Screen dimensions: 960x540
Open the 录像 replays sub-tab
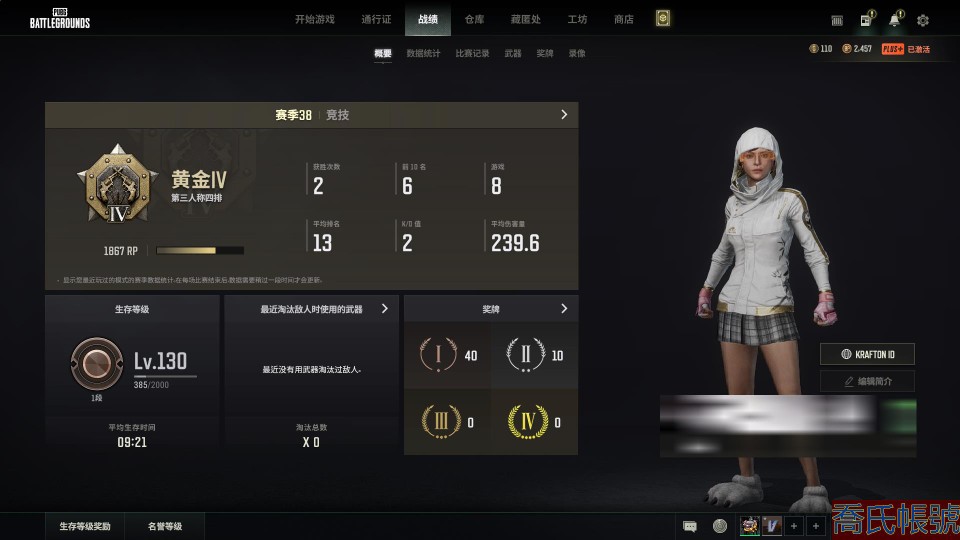click(577, 54)
